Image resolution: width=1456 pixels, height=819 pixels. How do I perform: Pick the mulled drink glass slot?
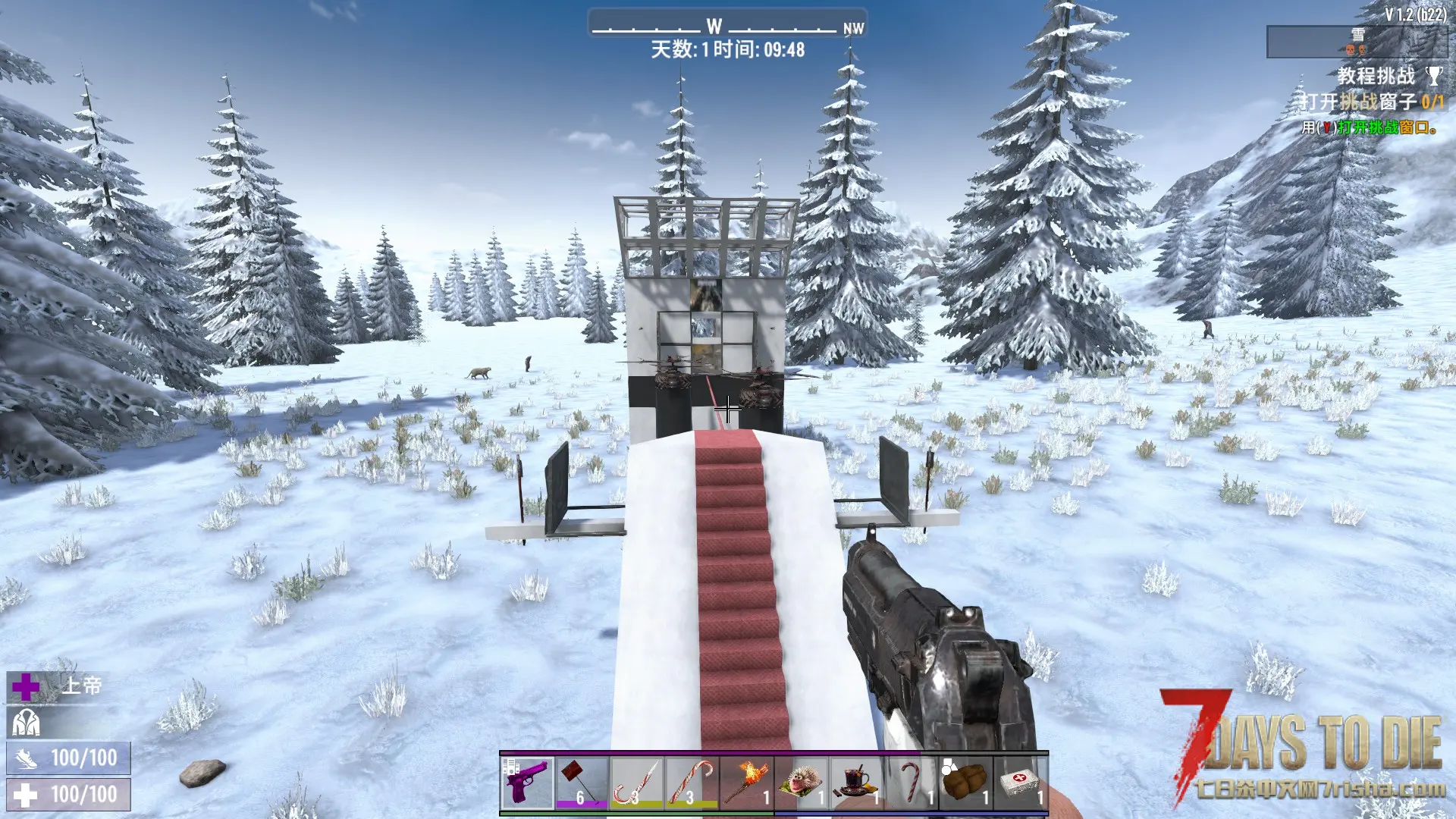click(x=856, y=783)
